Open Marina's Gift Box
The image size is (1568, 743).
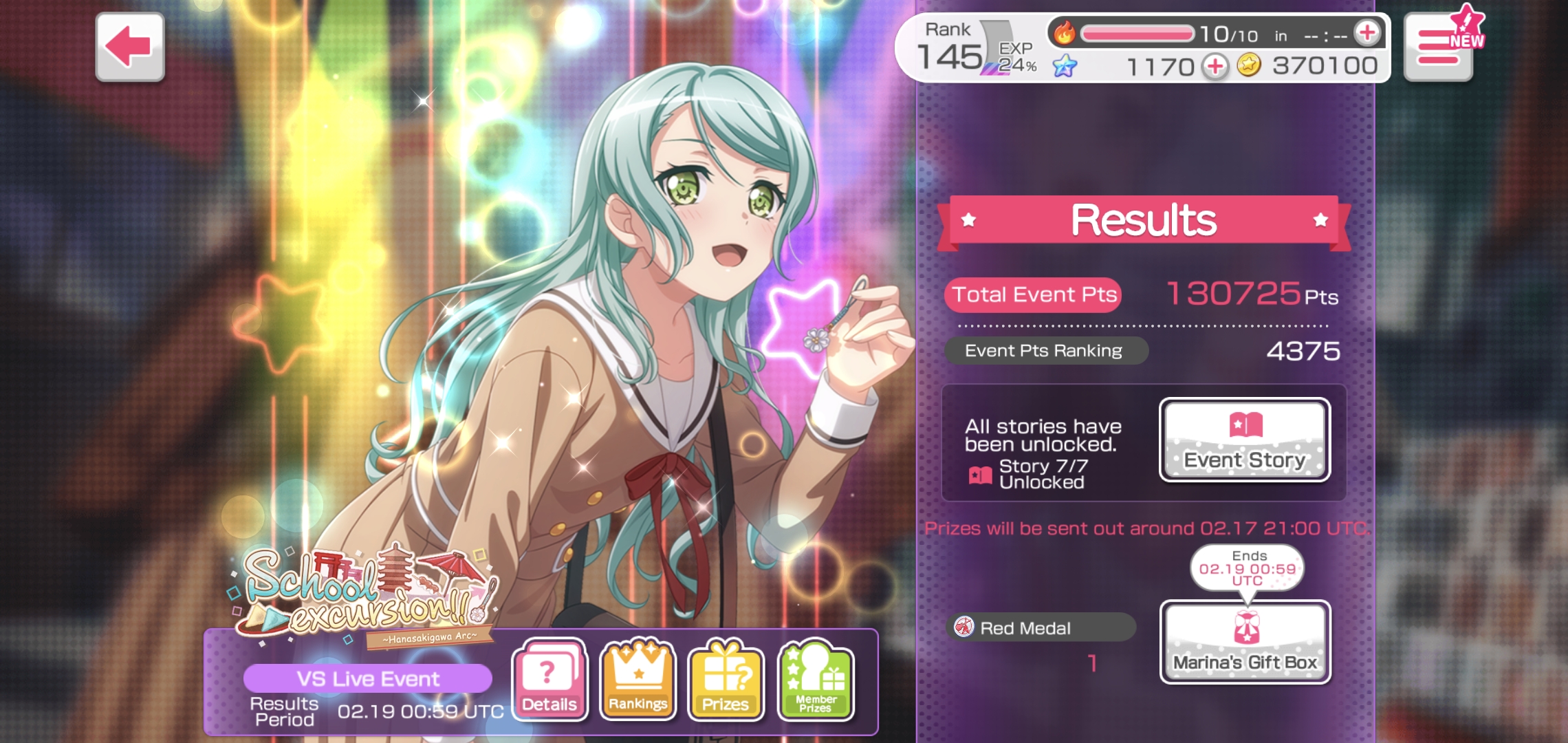pos(1245,642)
